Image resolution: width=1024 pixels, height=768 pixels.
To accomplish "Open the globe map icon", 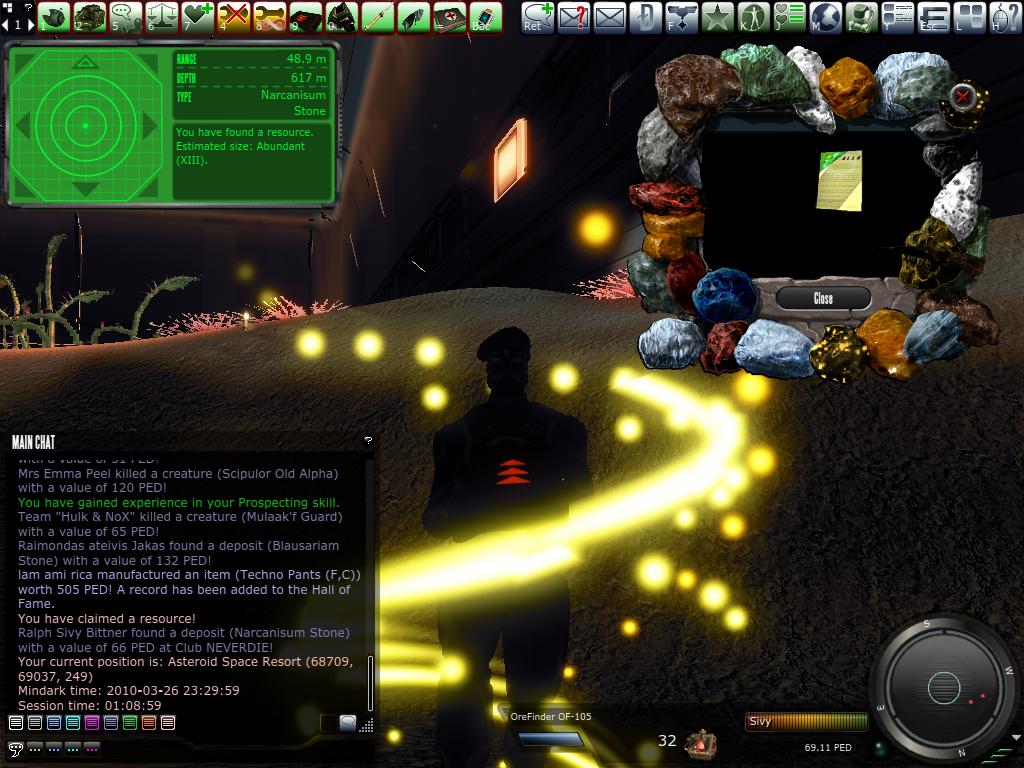I will coord(826,16).
